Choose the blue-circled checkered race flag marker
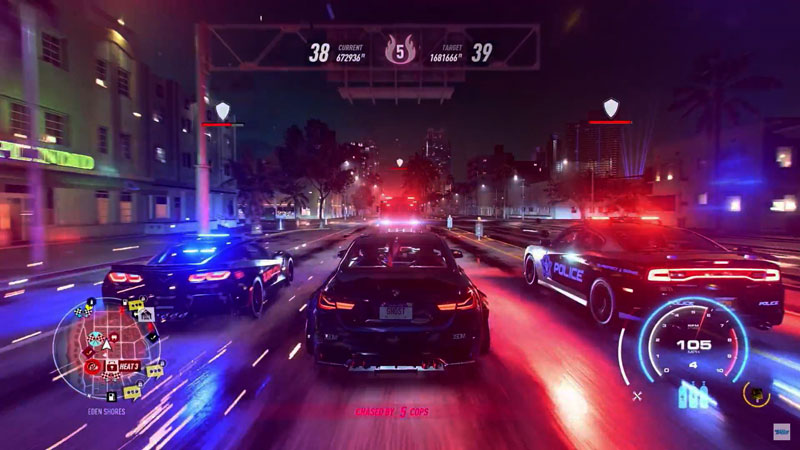Screen dimensions: 800x450 (93, 337)
